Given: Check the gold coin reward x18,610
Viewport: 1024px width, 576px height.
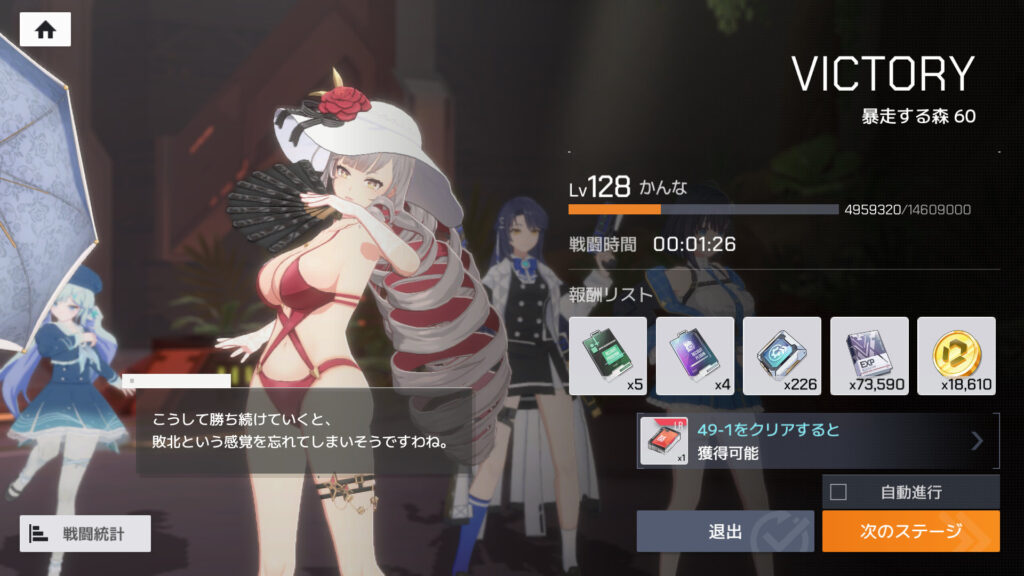Looking at the screenshot, I should tap(956, 355).
